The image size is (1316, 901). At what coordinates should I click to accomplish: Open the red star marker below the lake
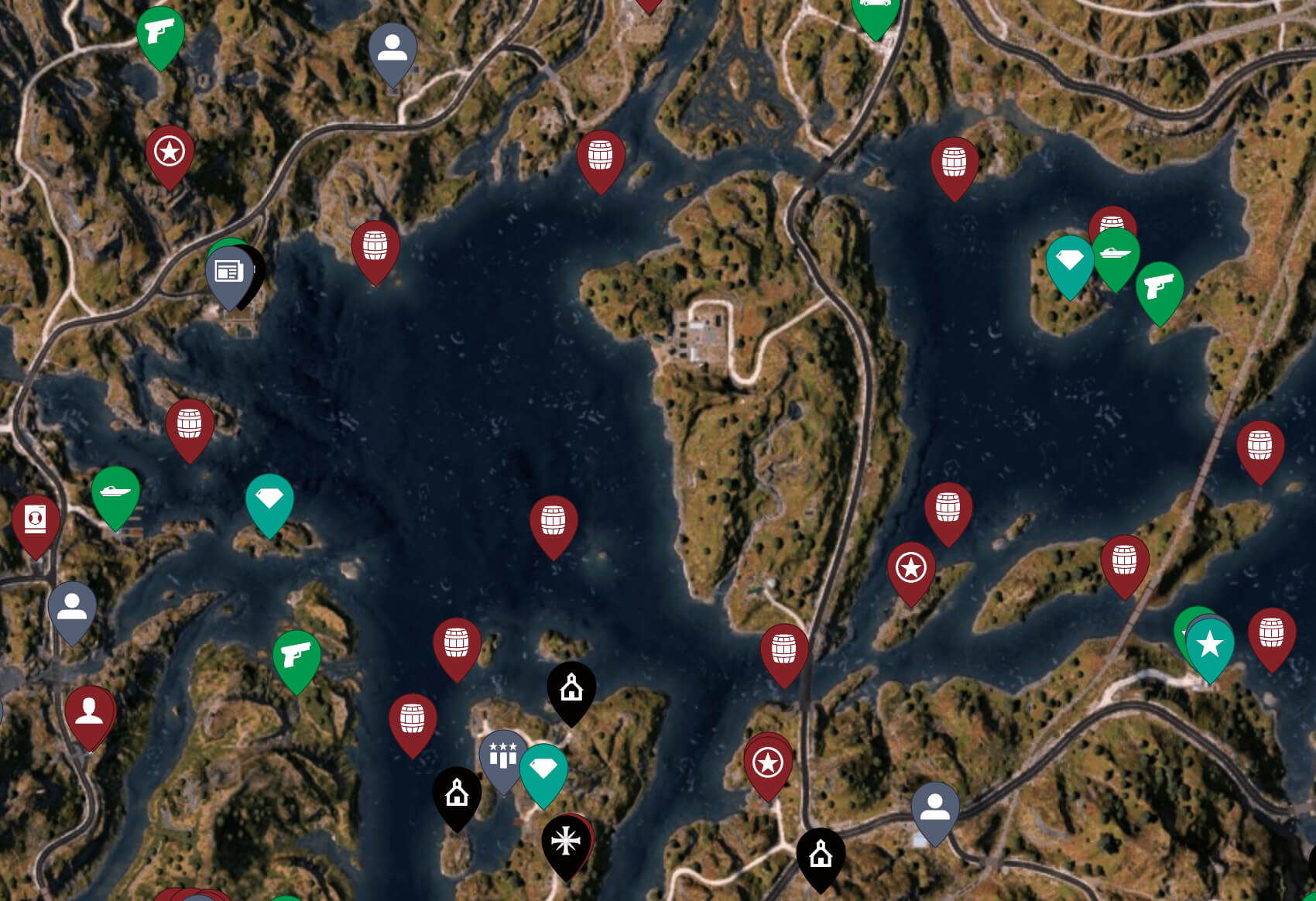point(766,762)
